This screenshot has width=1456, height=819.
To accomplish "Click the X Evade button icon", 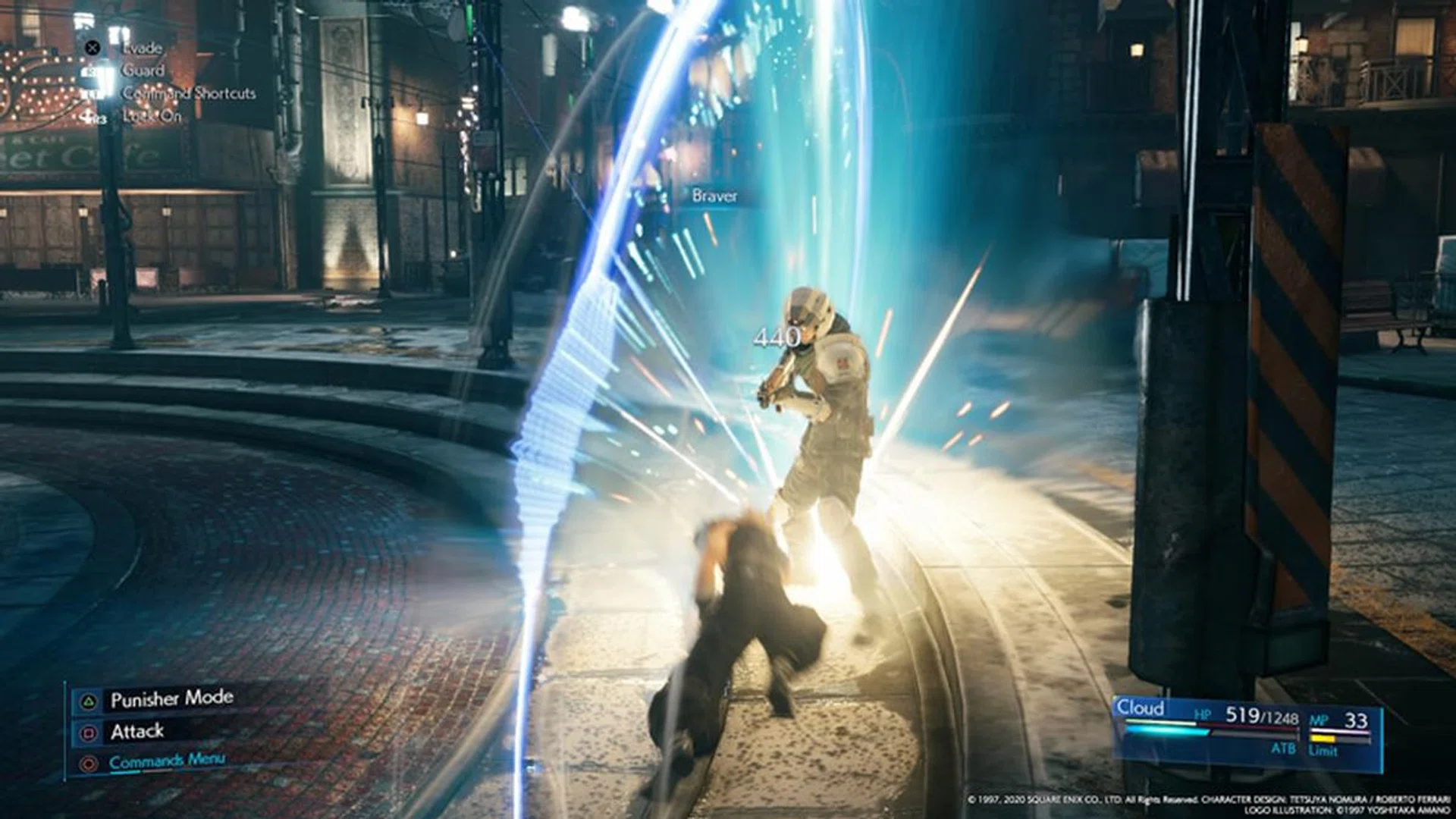I will [93, 47].
